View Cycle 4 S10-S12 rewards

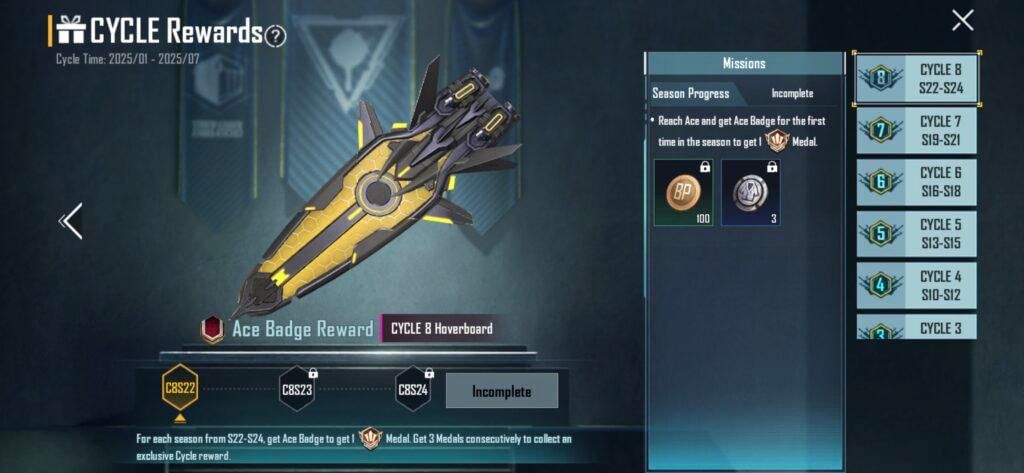(x=917, y=285)
